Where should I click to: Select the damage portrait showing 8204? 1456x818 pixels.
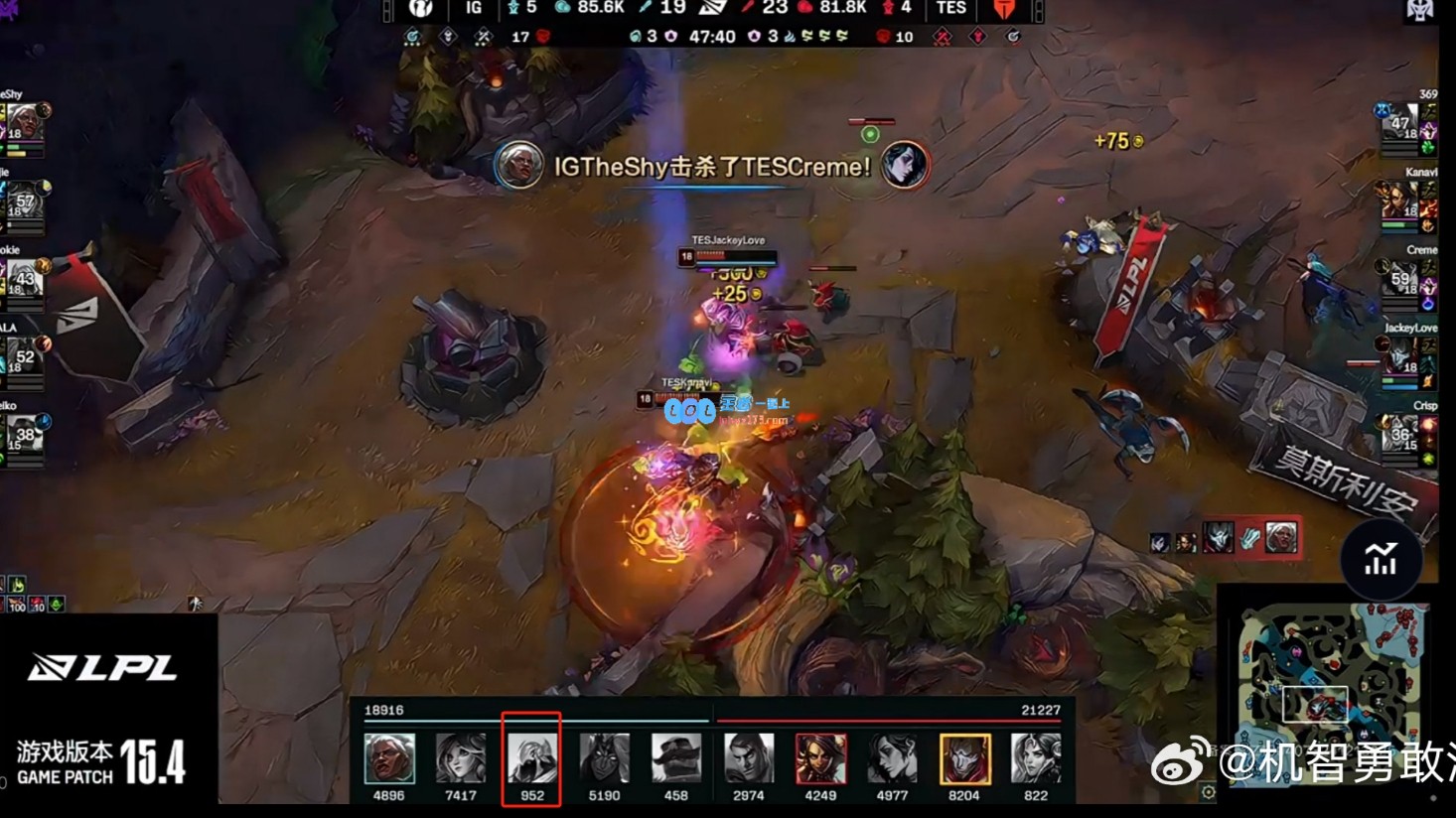coord(964,758)
